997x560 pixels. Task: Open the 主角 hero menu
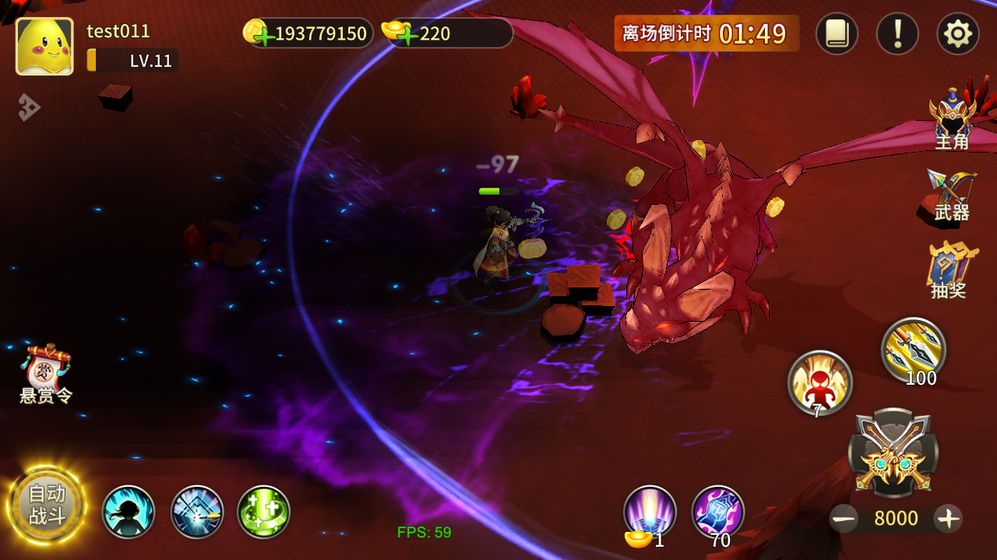(951, 120)
